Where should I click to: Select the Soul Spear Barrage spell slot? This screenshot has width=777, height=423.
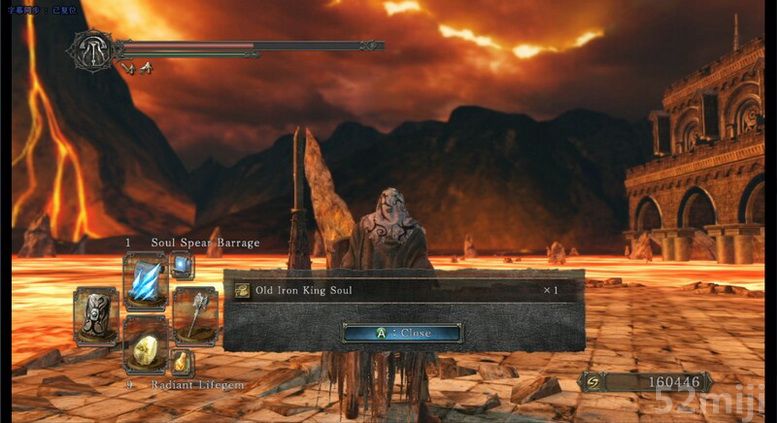[x=144, y=281]
